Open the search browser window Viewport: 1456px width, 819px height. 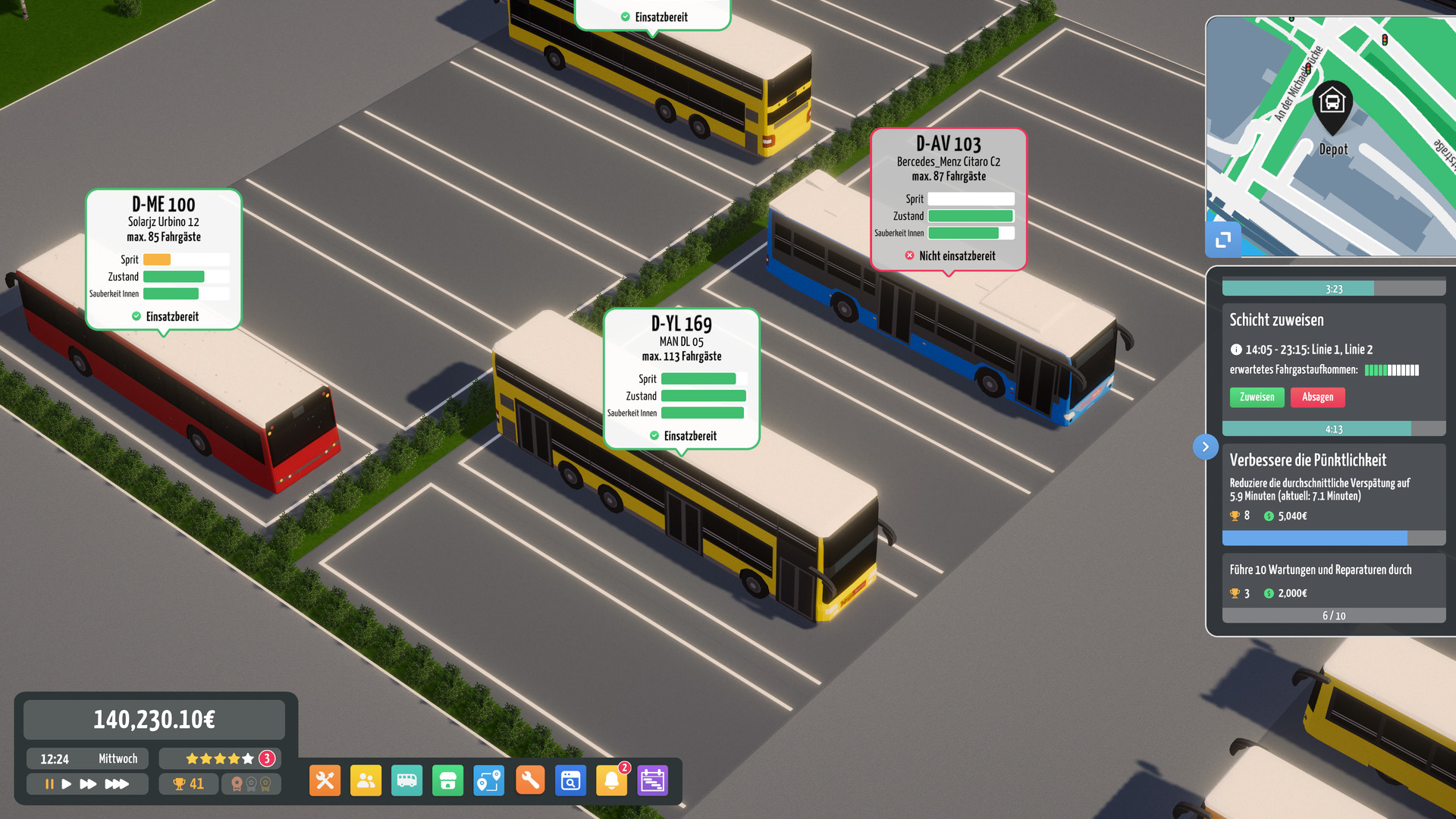[x=570, y=780]
